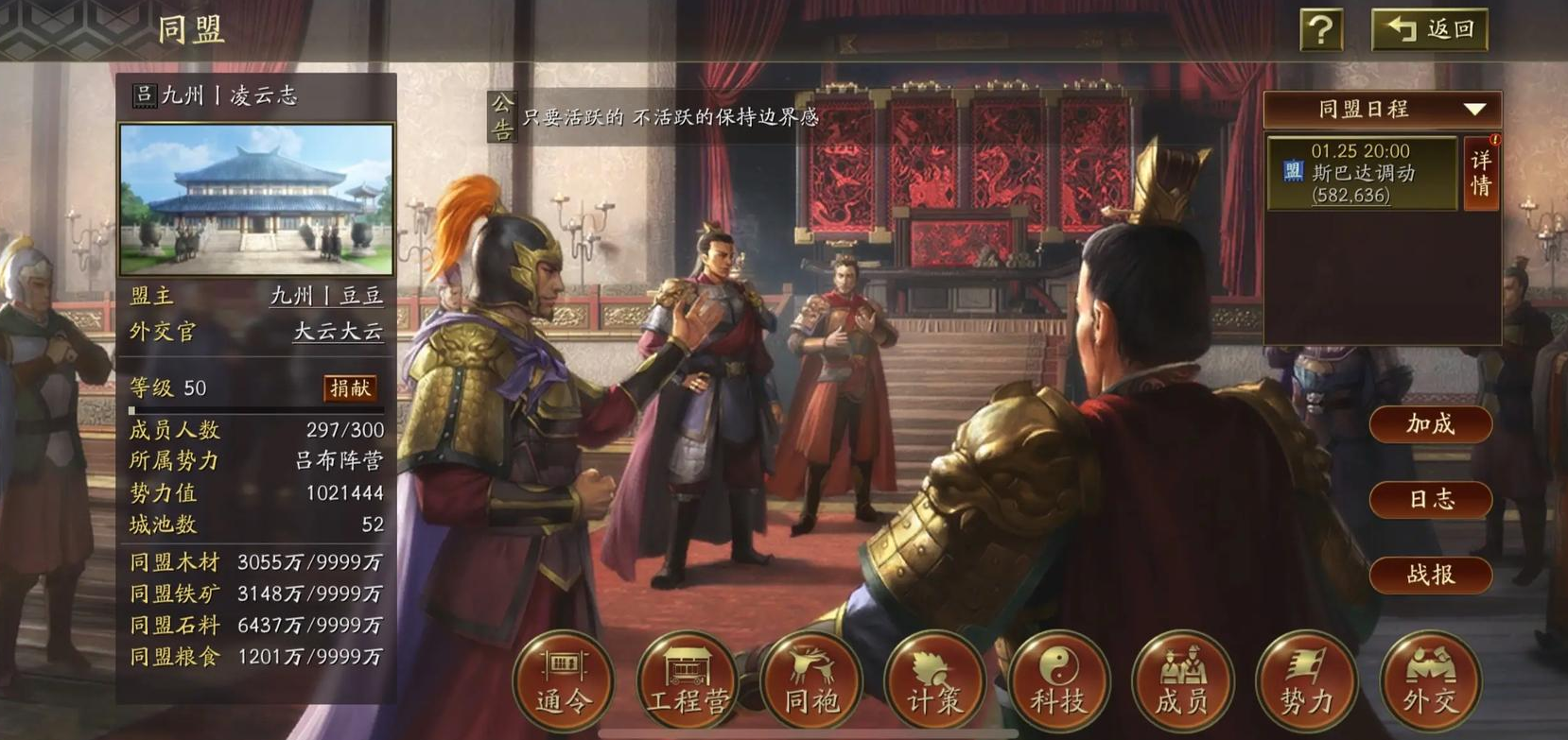Select the 工程营 engineering camp icon
Image resolution: width=1568 pixels, height=740 pixels.
click(687, 682)
